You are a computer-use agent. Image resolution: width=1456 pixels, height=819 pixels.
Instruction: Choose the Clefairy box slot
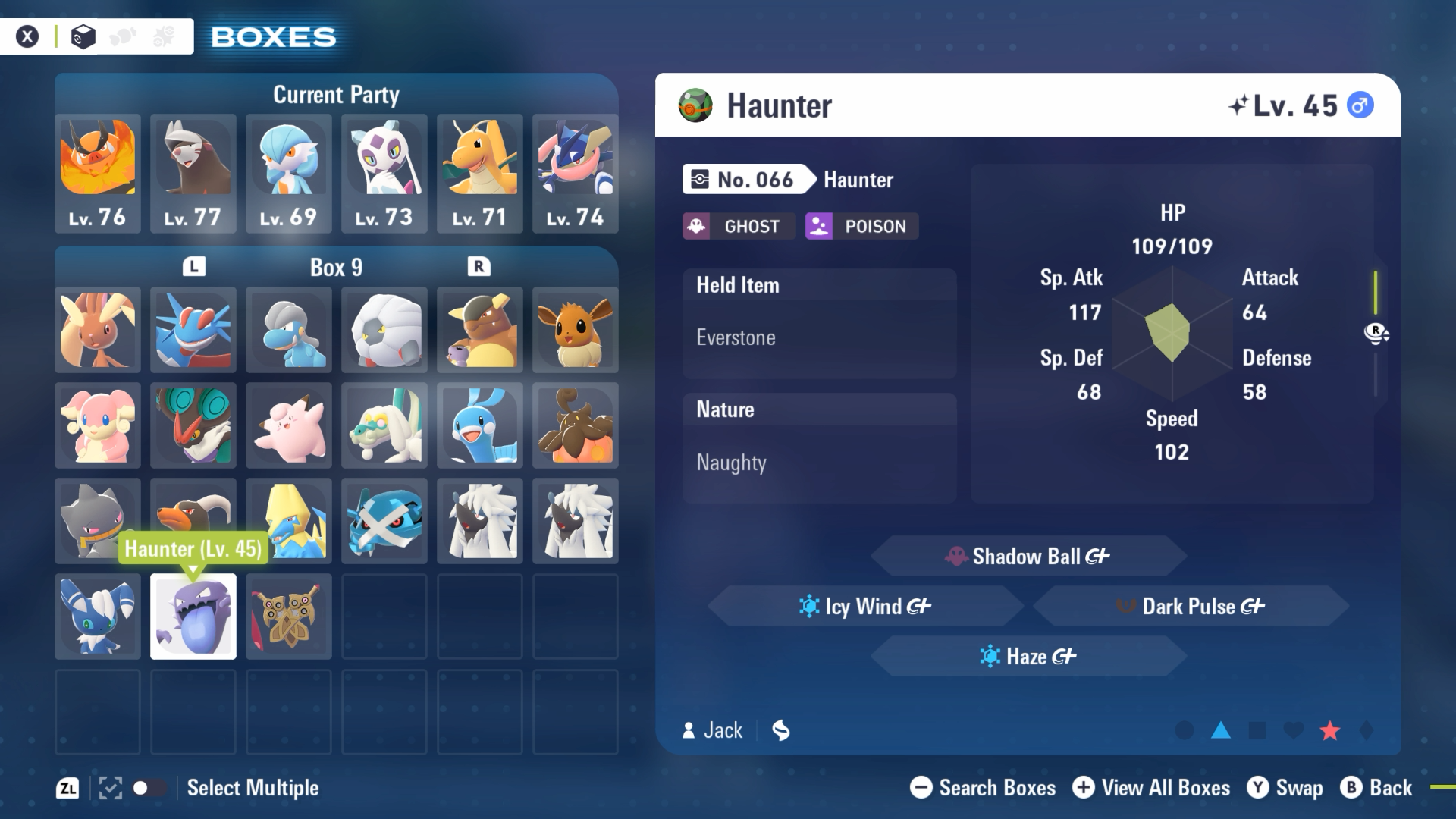point(288,425)
